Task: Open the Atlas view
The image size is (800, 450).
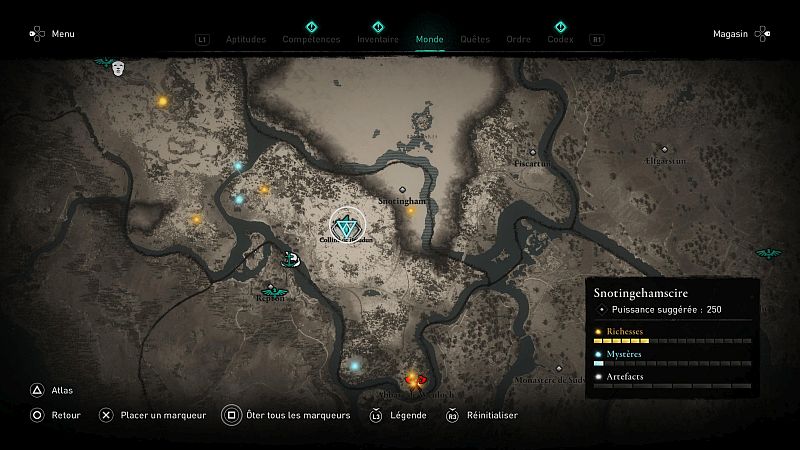Action: tap(50, 391)
